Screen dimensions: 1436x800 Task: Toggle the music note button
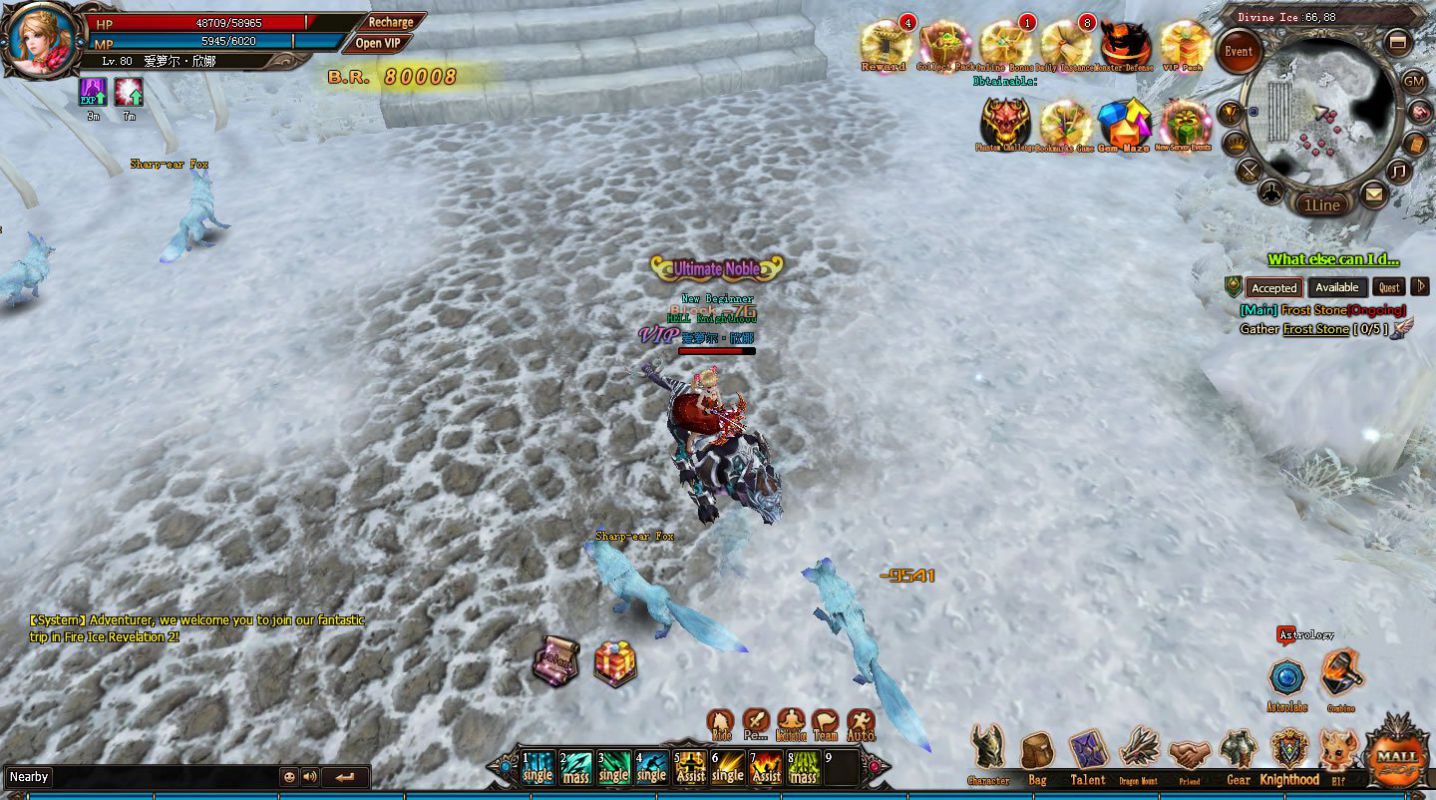coord(1398,172)
